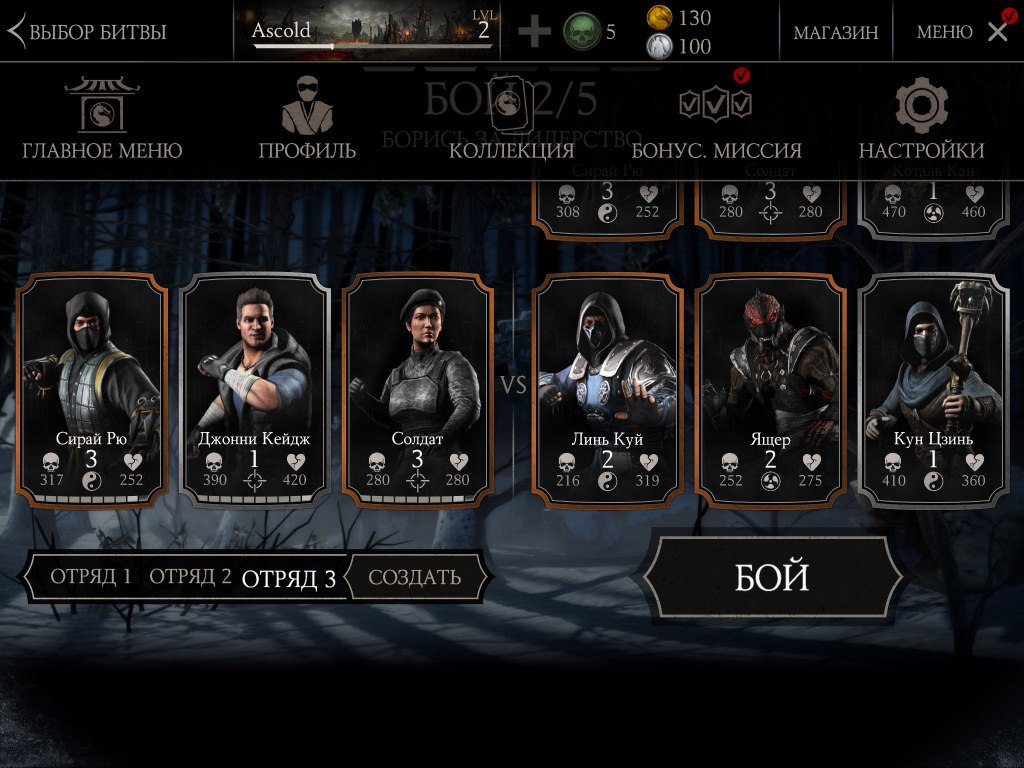Switch to Отряд 1 tab
The image size is (1024, 768).
[91, 577]
